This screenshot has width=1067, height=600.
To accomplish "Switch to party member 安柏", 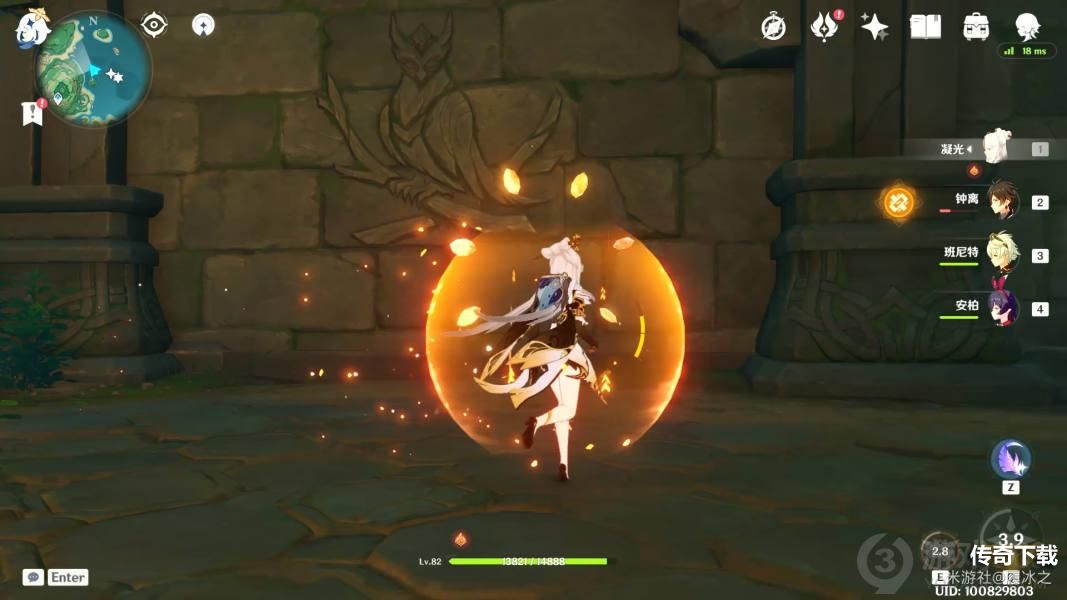I will [x=1002, y=307].
